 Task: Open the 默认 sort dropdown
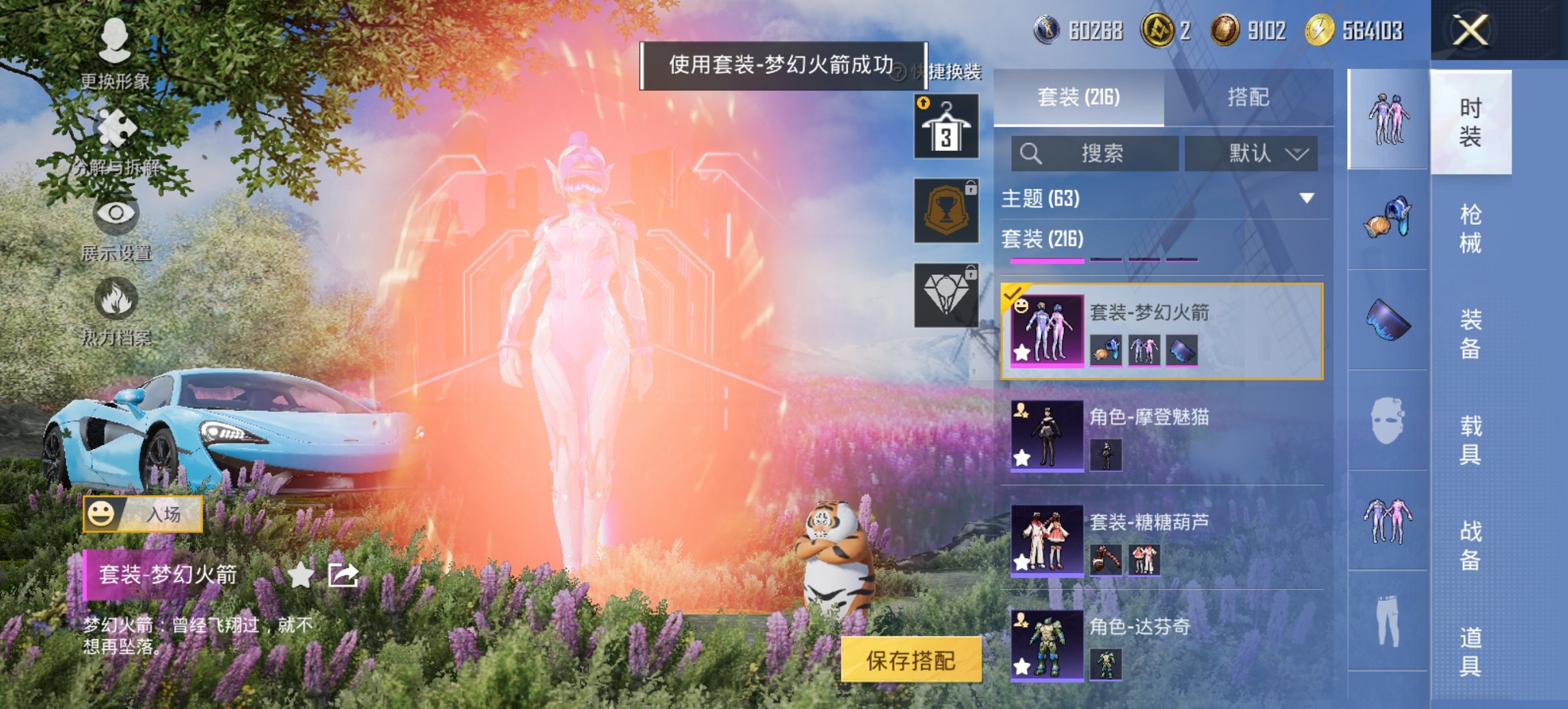coord(1255,153)
